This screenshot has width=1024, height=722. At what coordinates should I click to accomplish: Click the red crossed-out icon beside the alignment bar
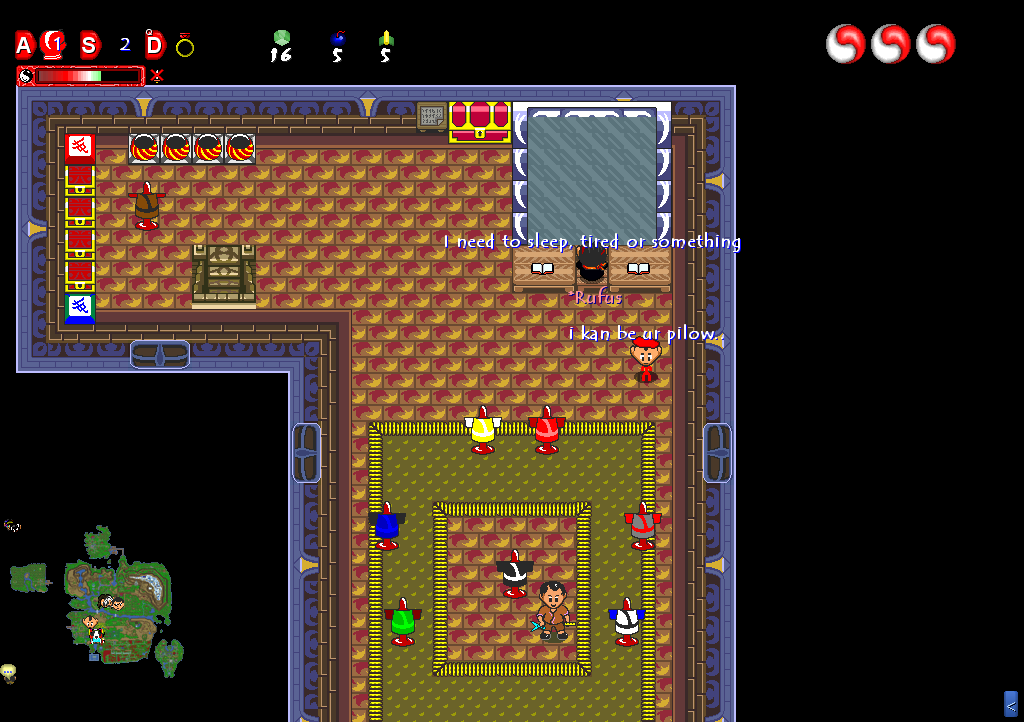point(157,75)
